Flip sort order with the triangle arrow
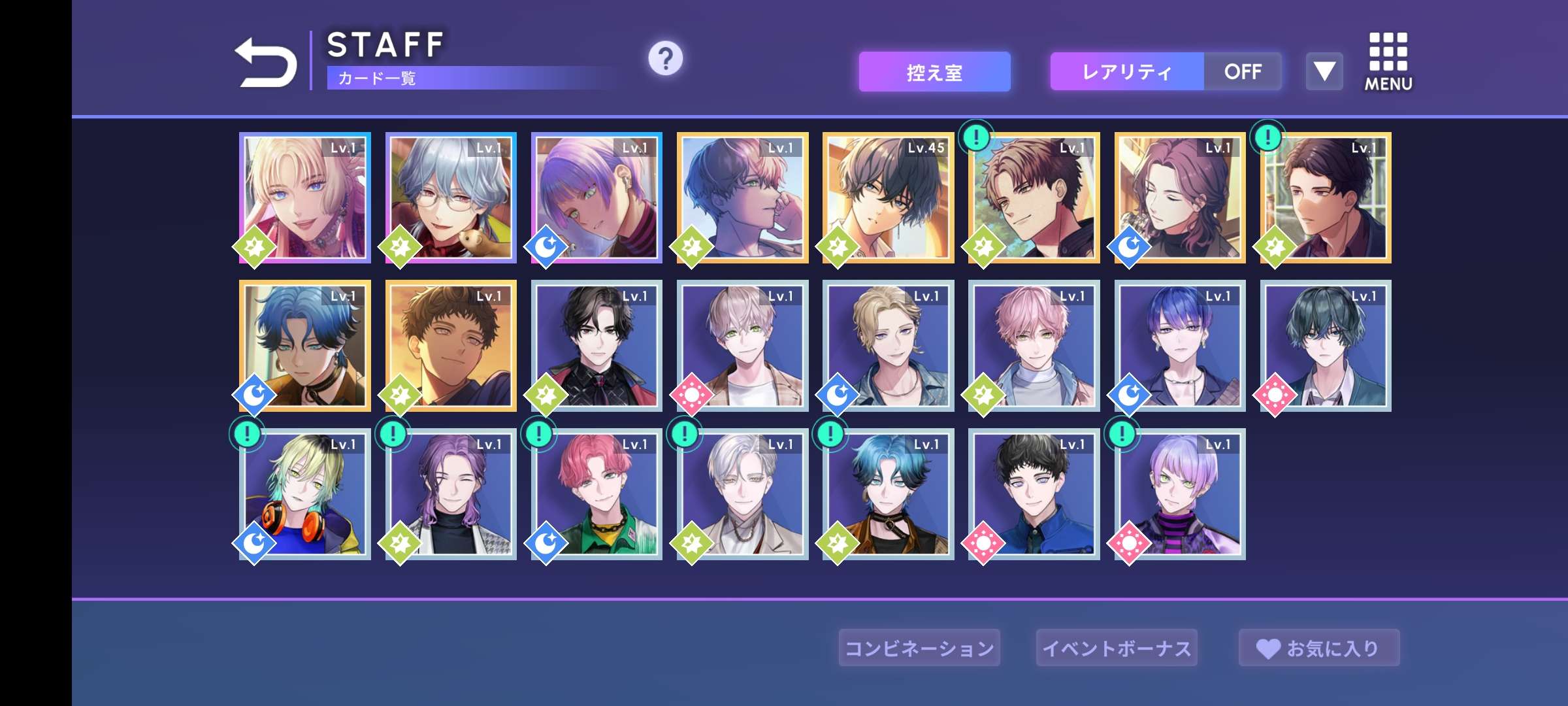Screen dimensions: 1568x706 pyautogui.click(x=1324, y=72)
